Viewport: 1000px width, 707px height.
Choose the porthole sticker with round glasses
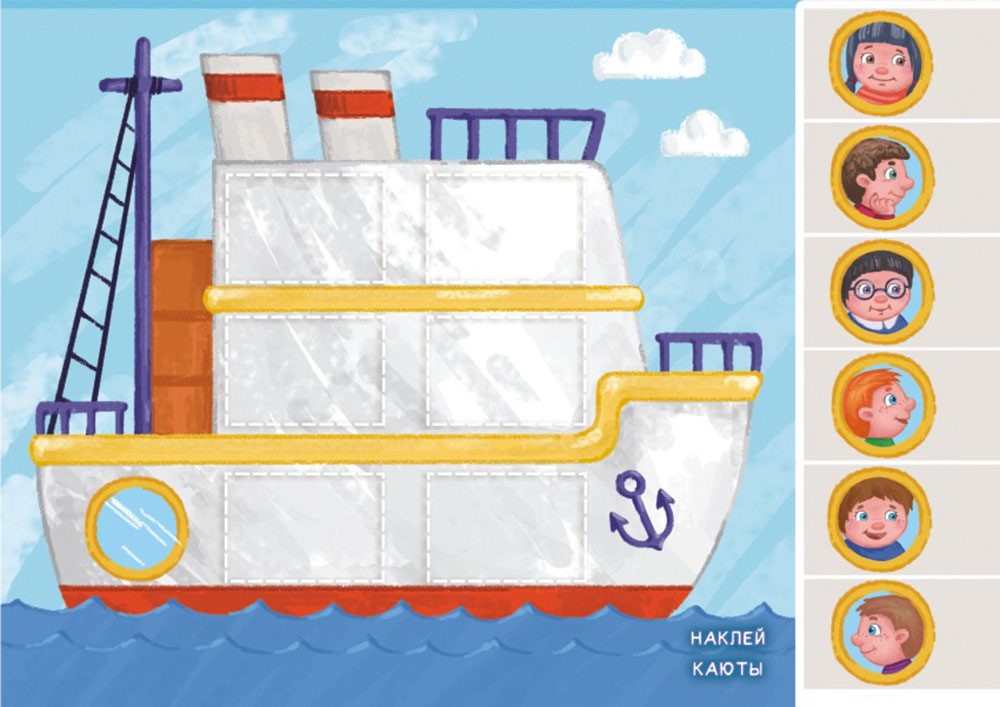click(881, 291)
